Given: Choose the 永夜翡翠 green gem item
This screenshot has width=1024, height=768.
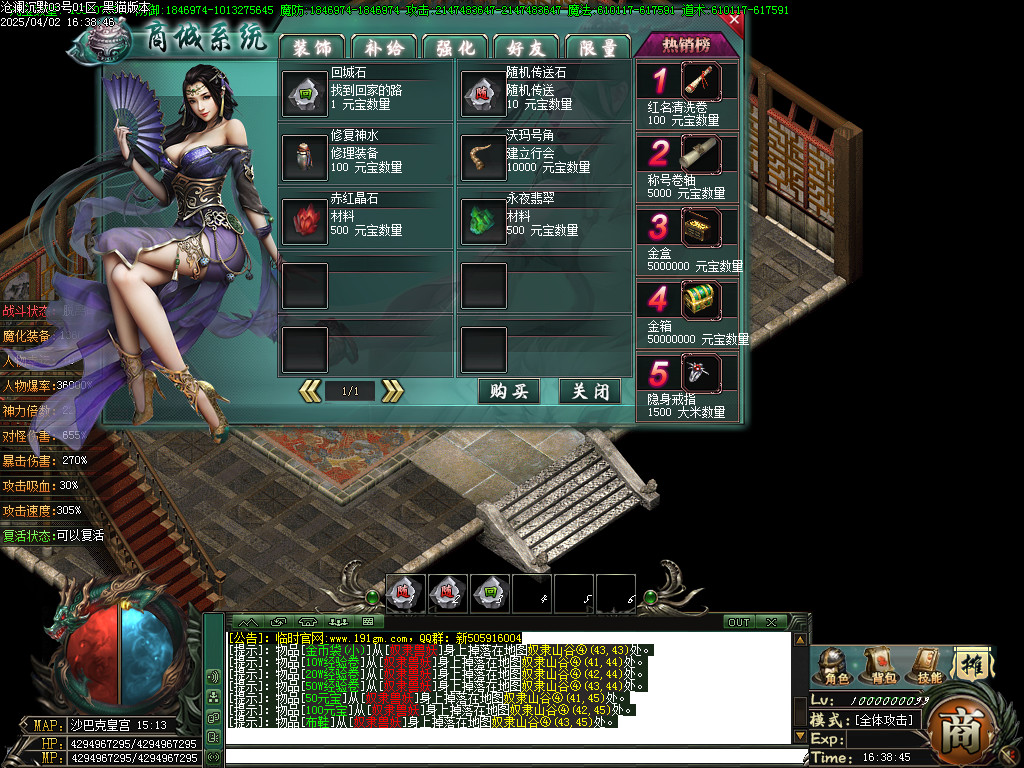Looking at the screenshot, I should (x=482, y=221).
